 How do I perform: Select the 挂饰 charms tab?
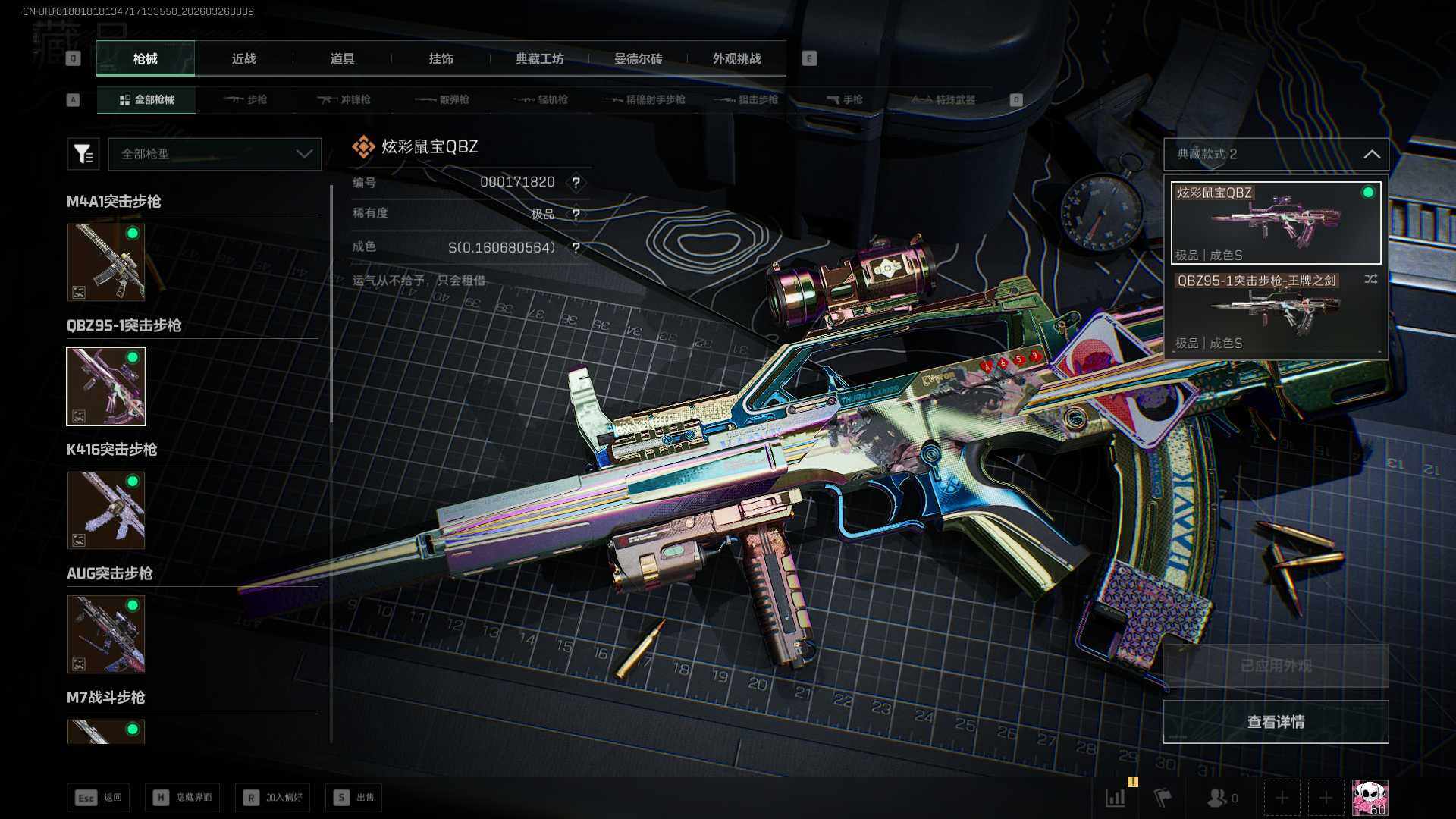click(441, 58)
